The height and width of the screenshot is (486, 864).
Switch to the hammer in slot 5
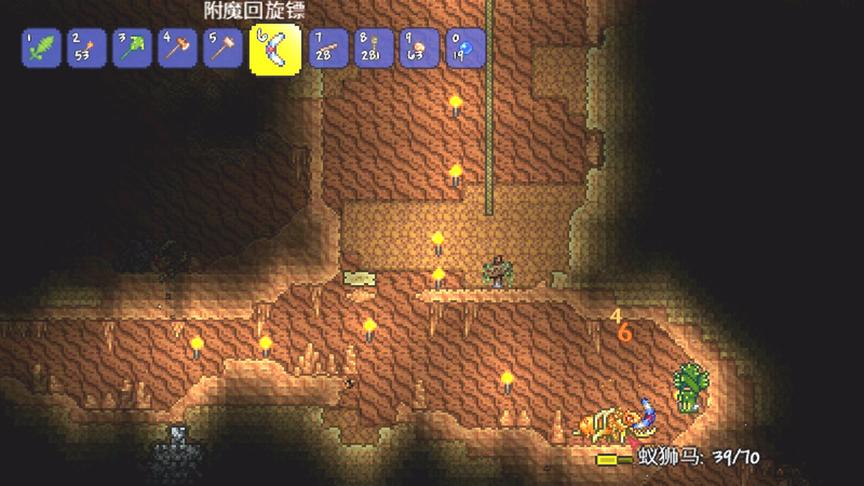223,48
